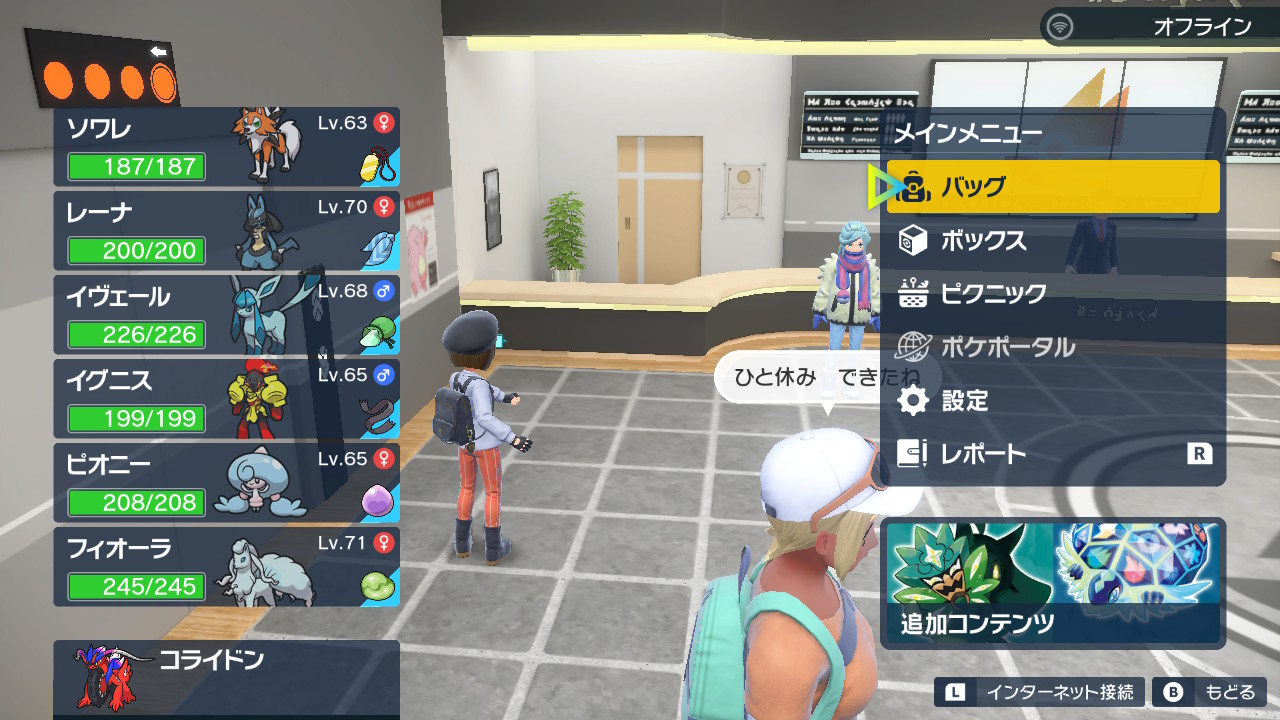Choose party member レーナ (Lucario)

tap(226, 230)
